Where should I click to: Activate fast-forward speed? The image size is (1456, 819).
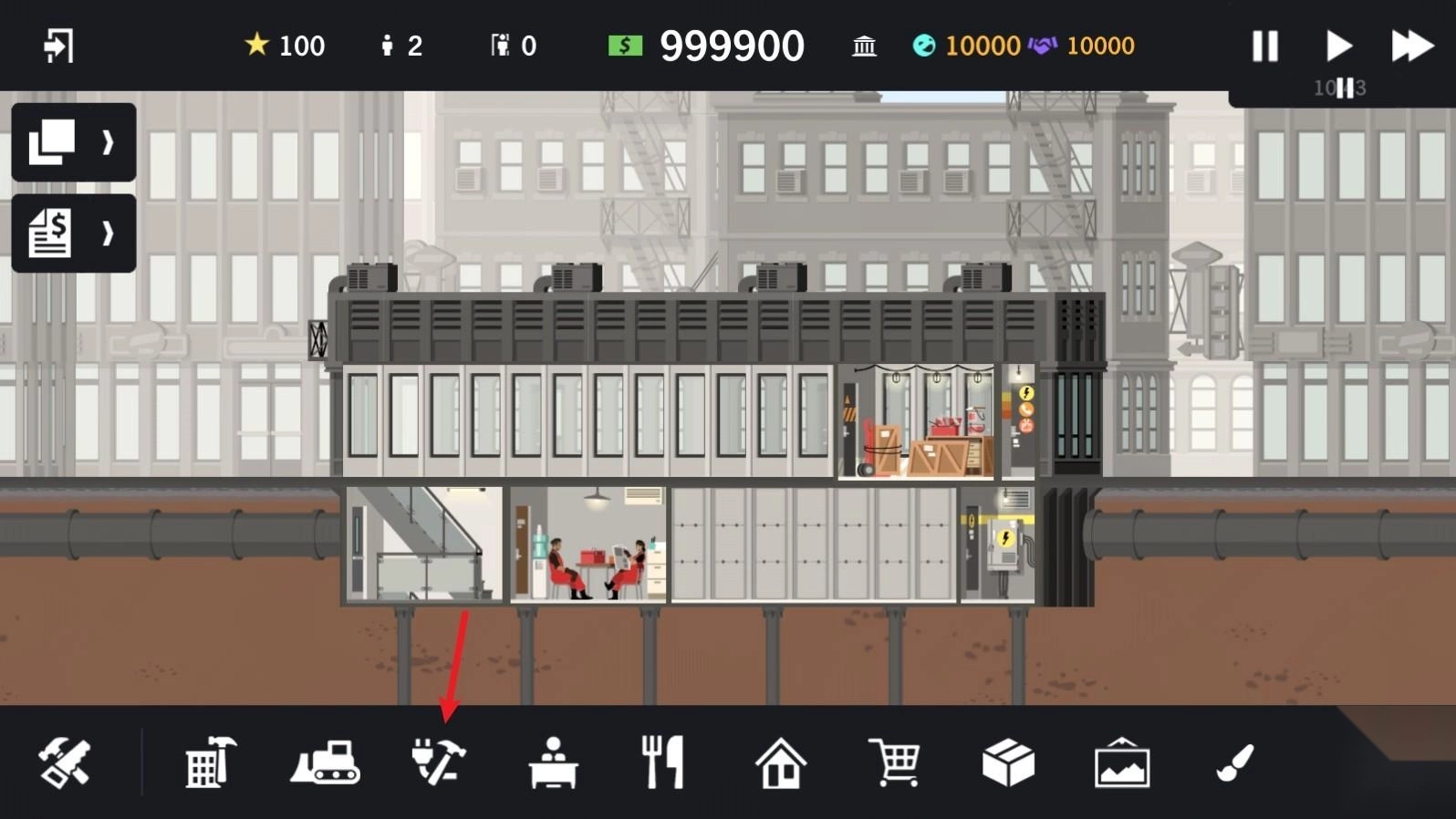pos(1411,46)
